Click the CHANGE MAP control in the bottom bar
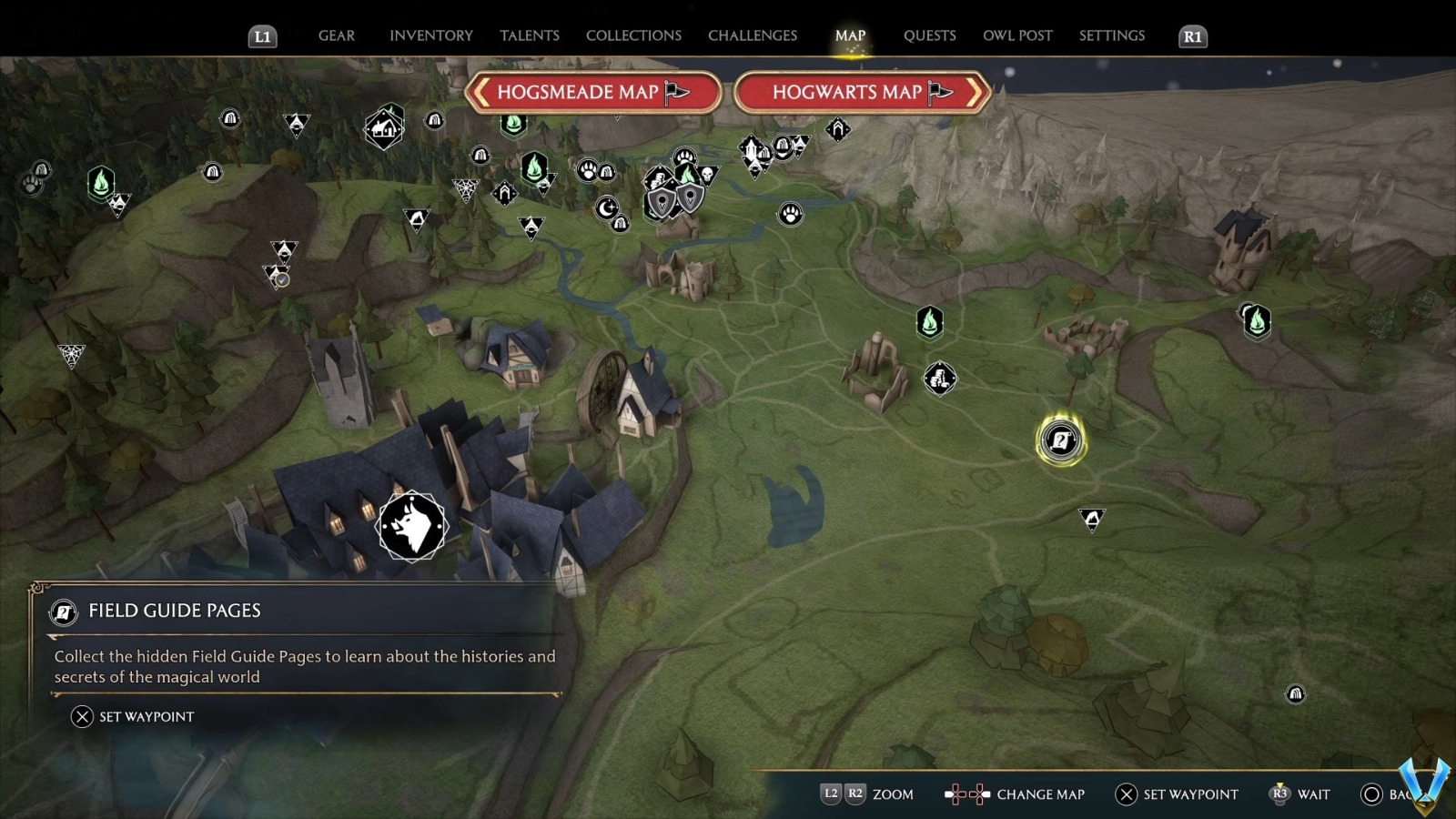Screen dimensions: 1456x819 coord(1040,794)
